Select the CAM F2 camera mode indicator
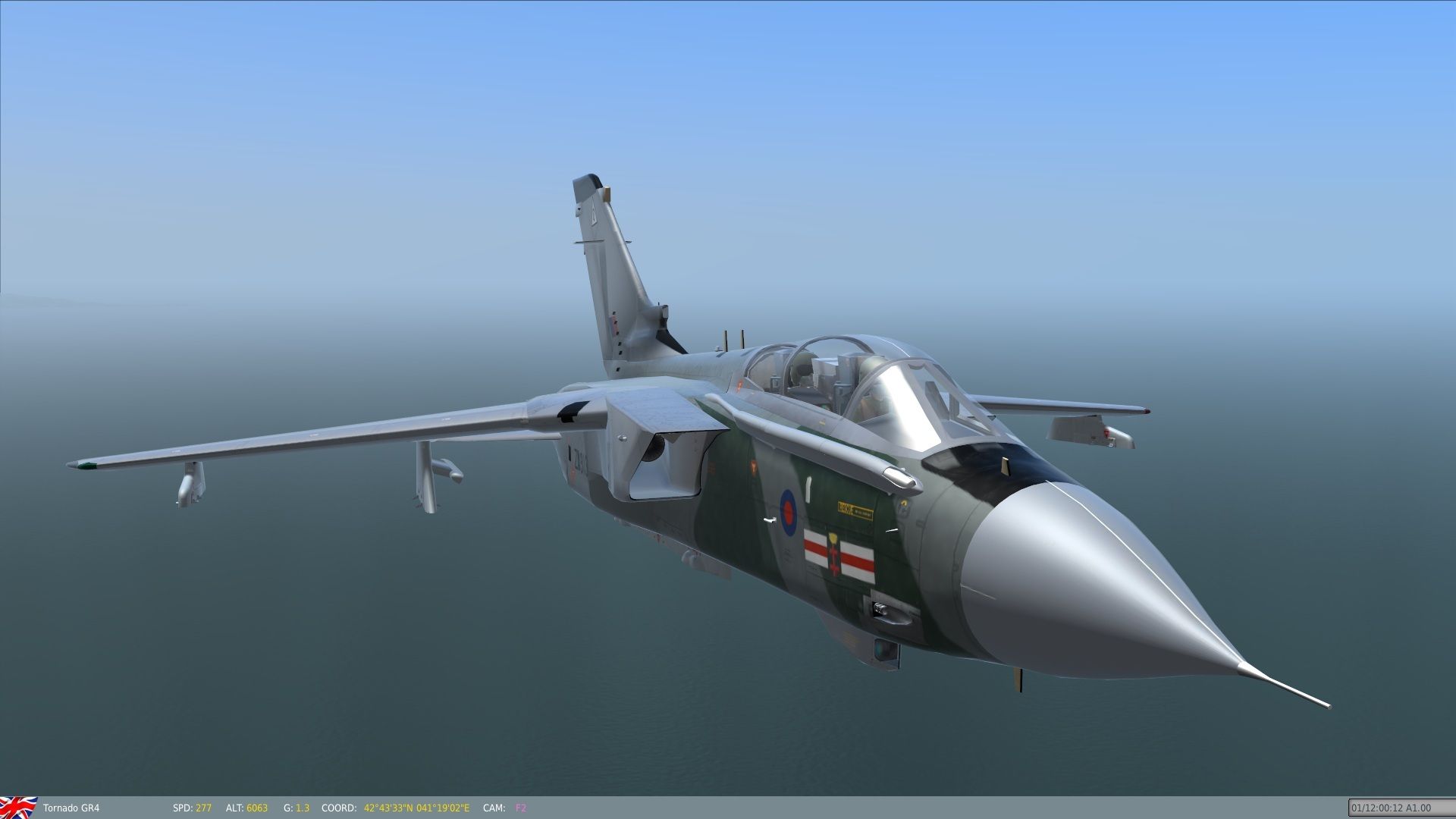 tap(520, 808)
